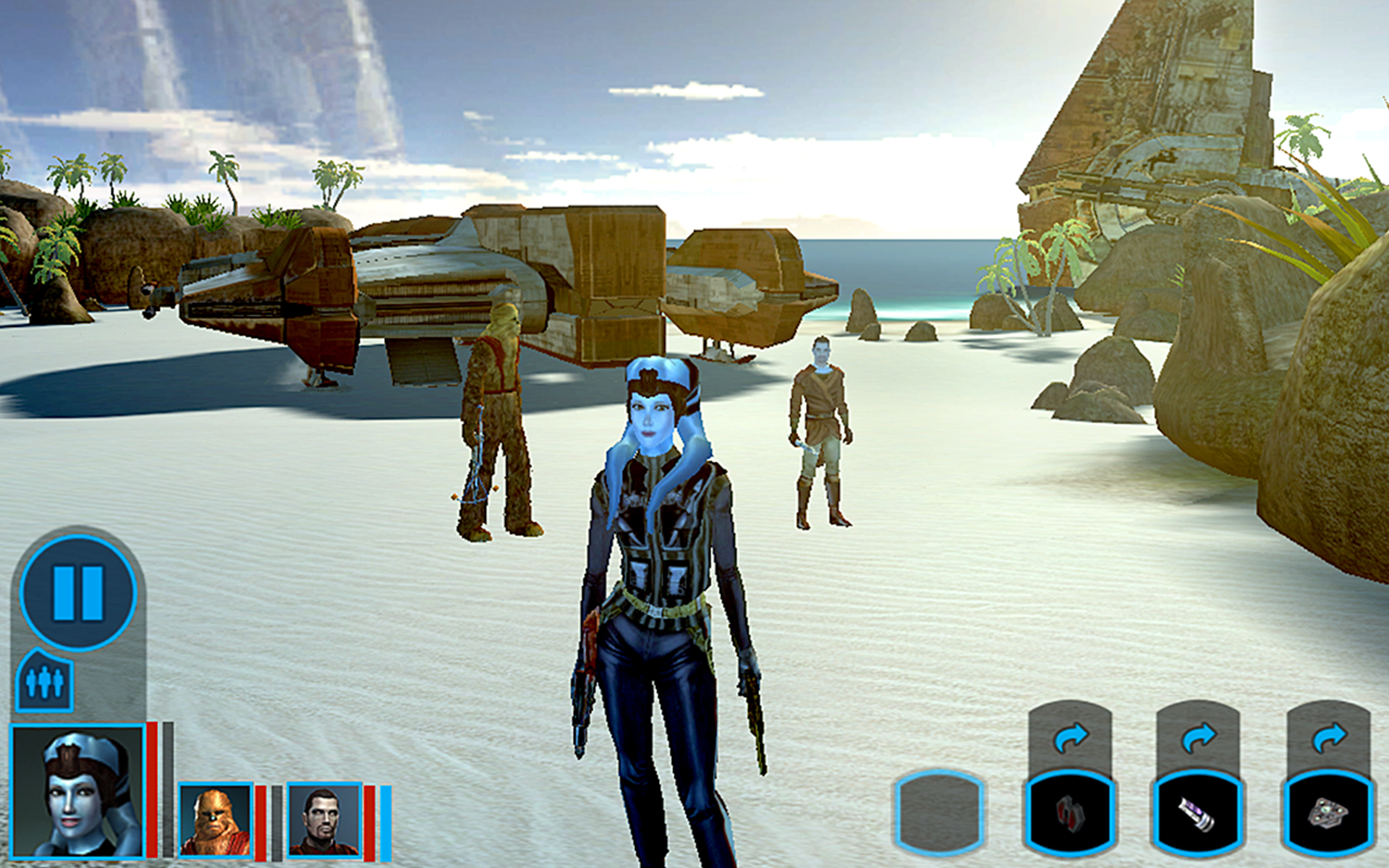The width and height of the screenshot is (1389, 868).
Task: Cycle the arrow above the medpac slot
Action: [1070, 738]
